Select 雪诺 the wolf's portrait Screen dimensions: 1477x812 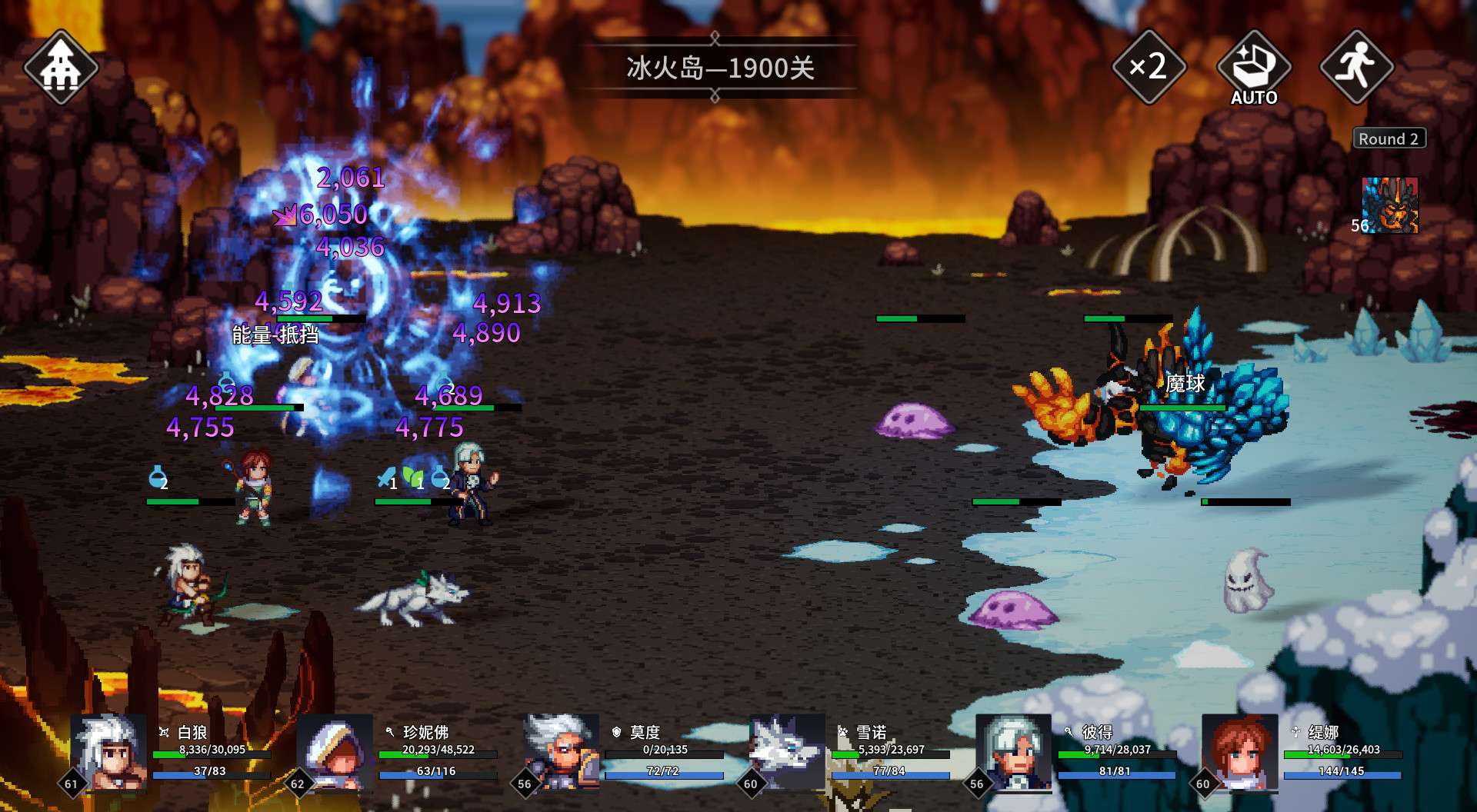[787, 752]
